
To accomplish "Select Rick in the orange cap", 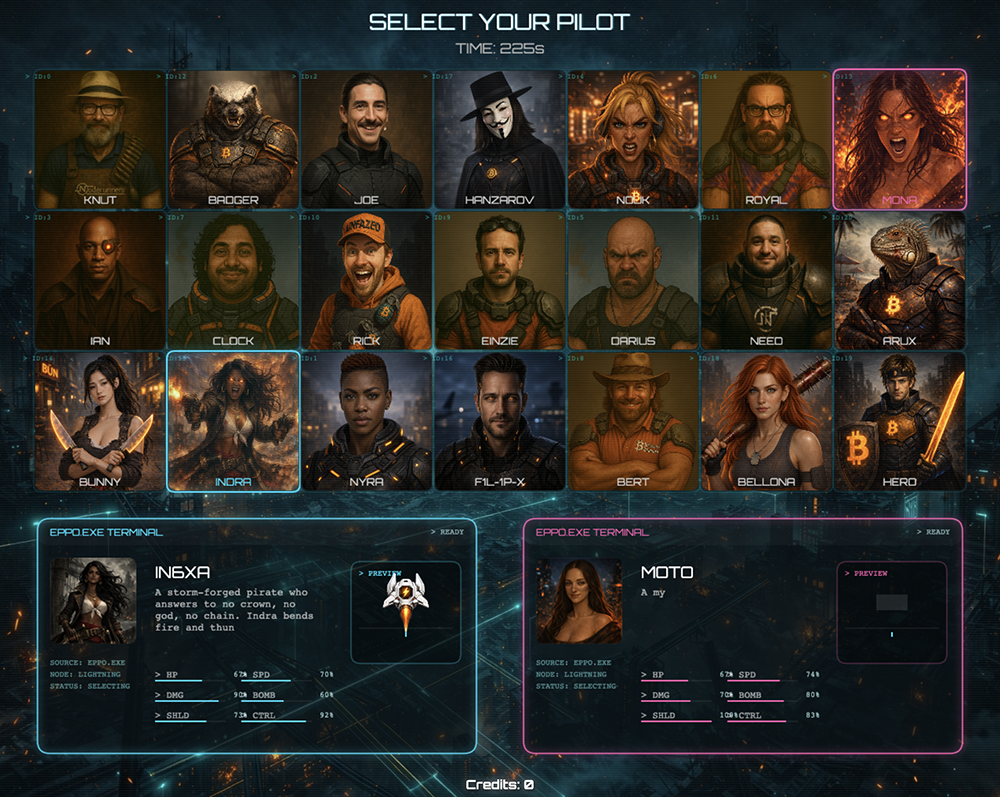I will (366, 280).
